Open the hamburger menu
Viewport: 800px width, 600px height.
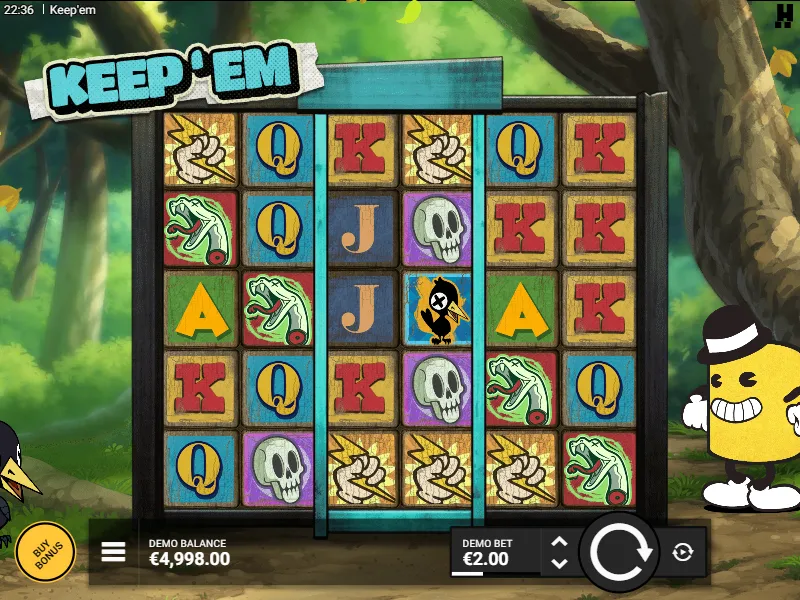[x=114, y=552]
